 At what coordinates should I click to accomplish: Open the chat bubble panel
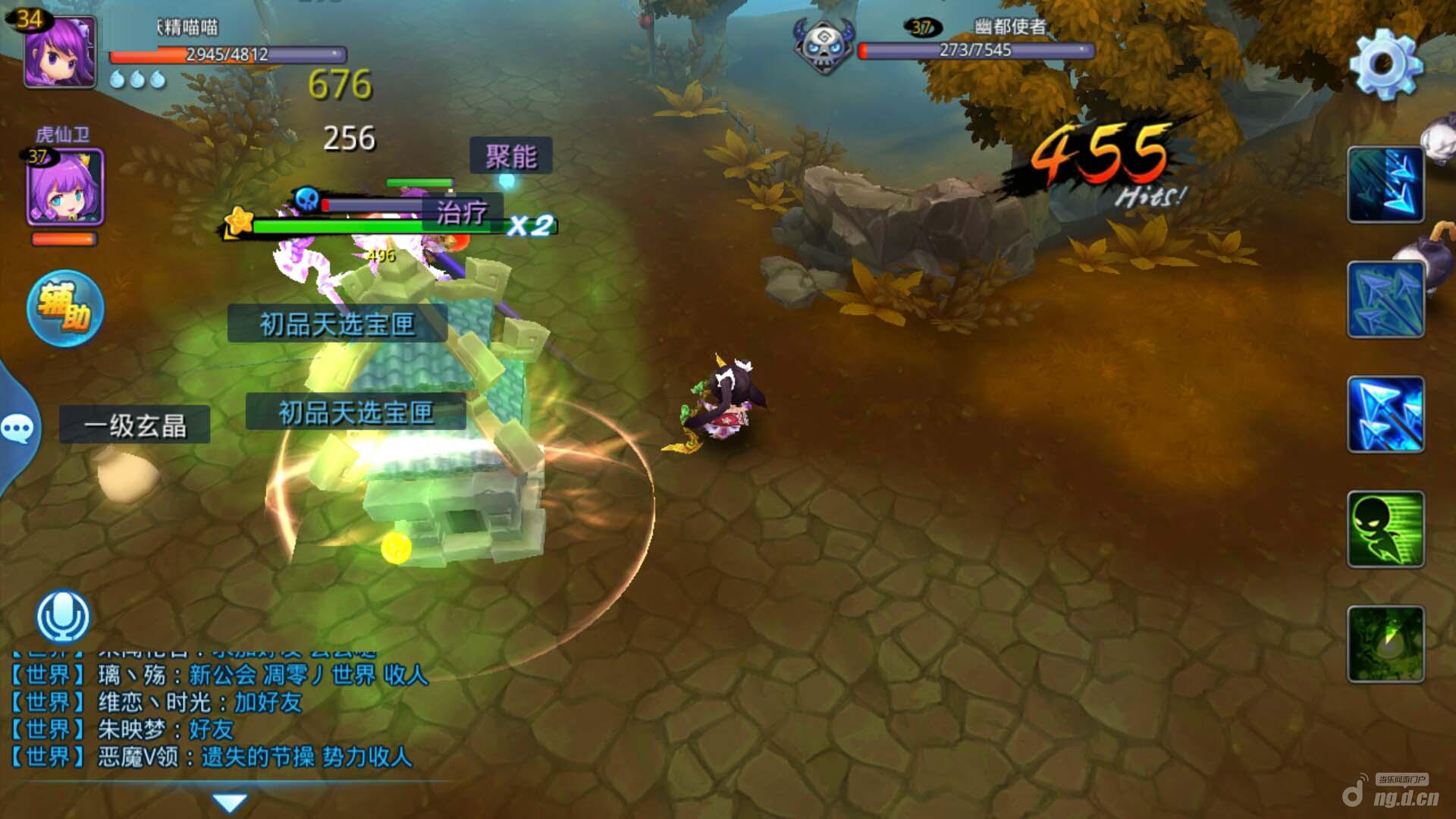pos(17,429)
